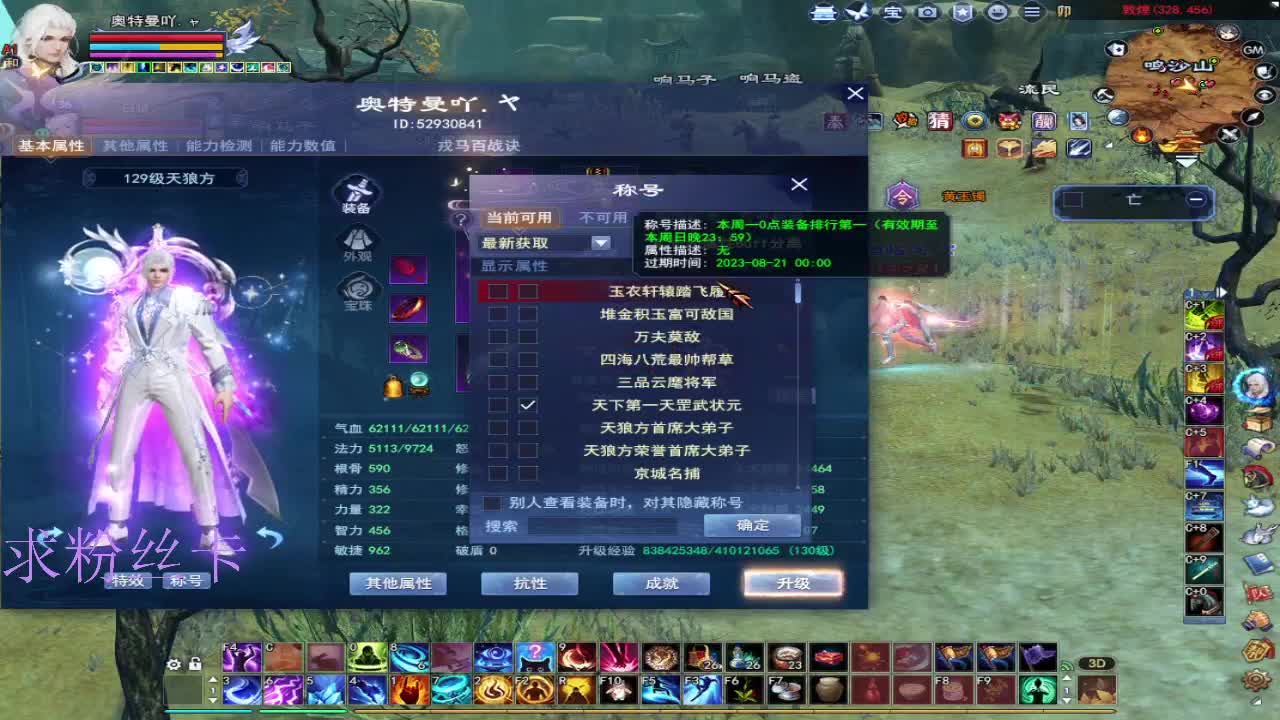Open the 最新获取 sorting dropdown

click(x=600, y=242)
